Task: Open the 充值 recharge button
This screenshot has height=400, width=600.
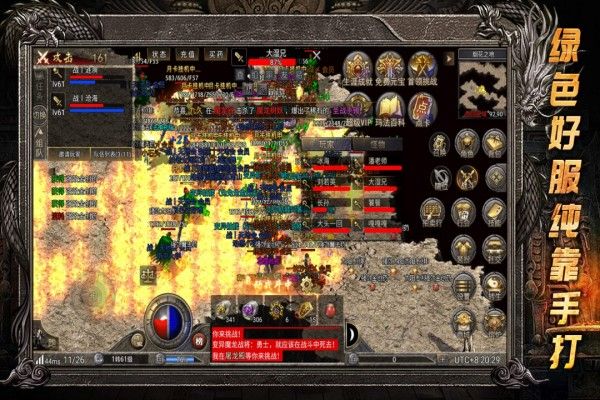Action: 187,54
